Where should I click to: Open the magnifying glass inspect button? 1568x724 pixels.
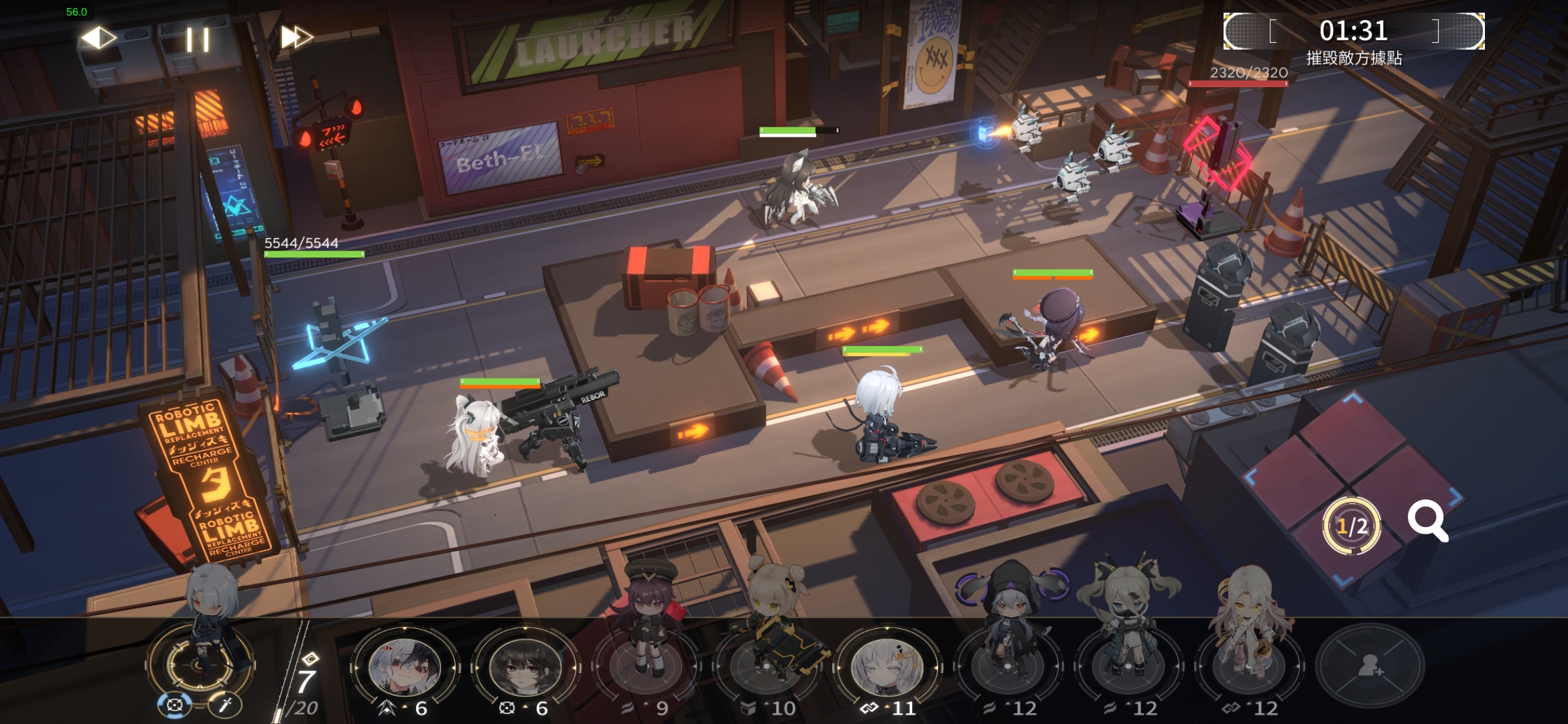point(1427,521)
